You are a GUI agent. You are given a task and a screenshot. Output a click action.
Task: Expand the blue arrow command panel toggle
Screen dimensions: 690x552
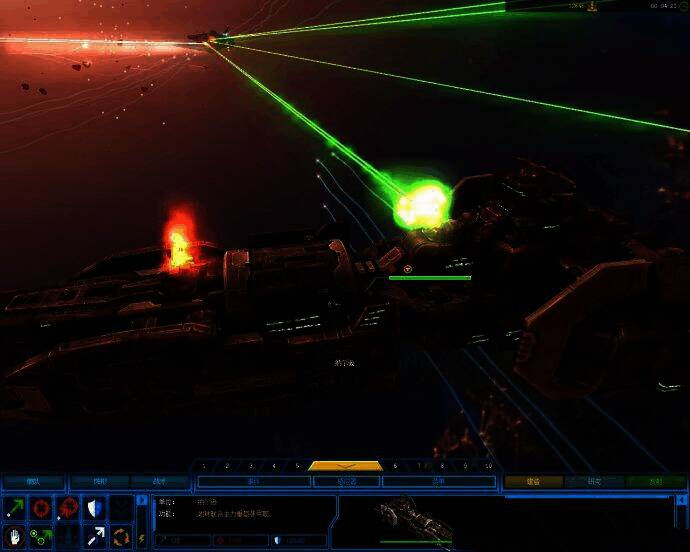click(141, 501)
